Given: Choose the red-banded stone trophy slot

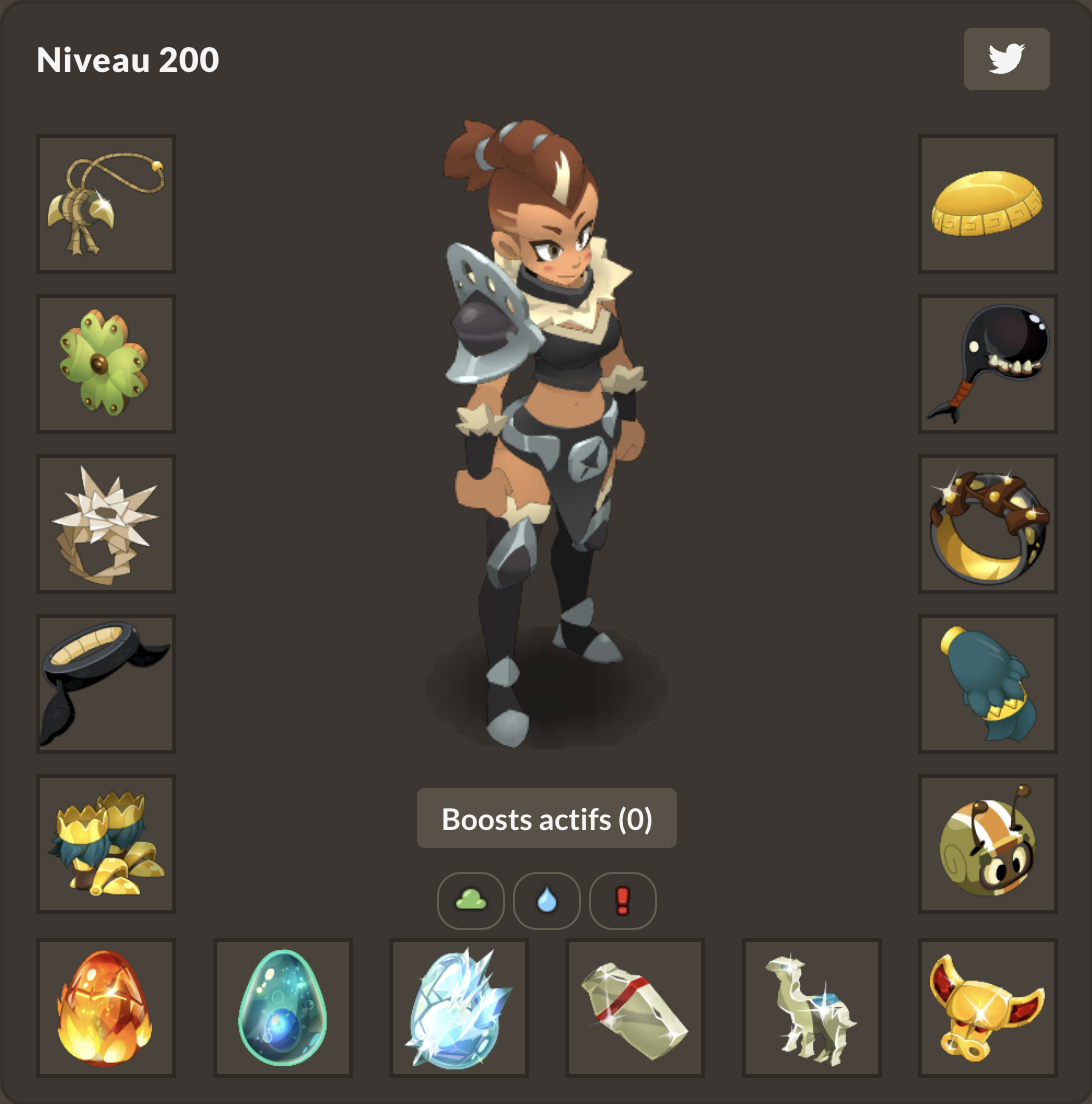Looking at the screenshot, I should [x=635, y=1008].
